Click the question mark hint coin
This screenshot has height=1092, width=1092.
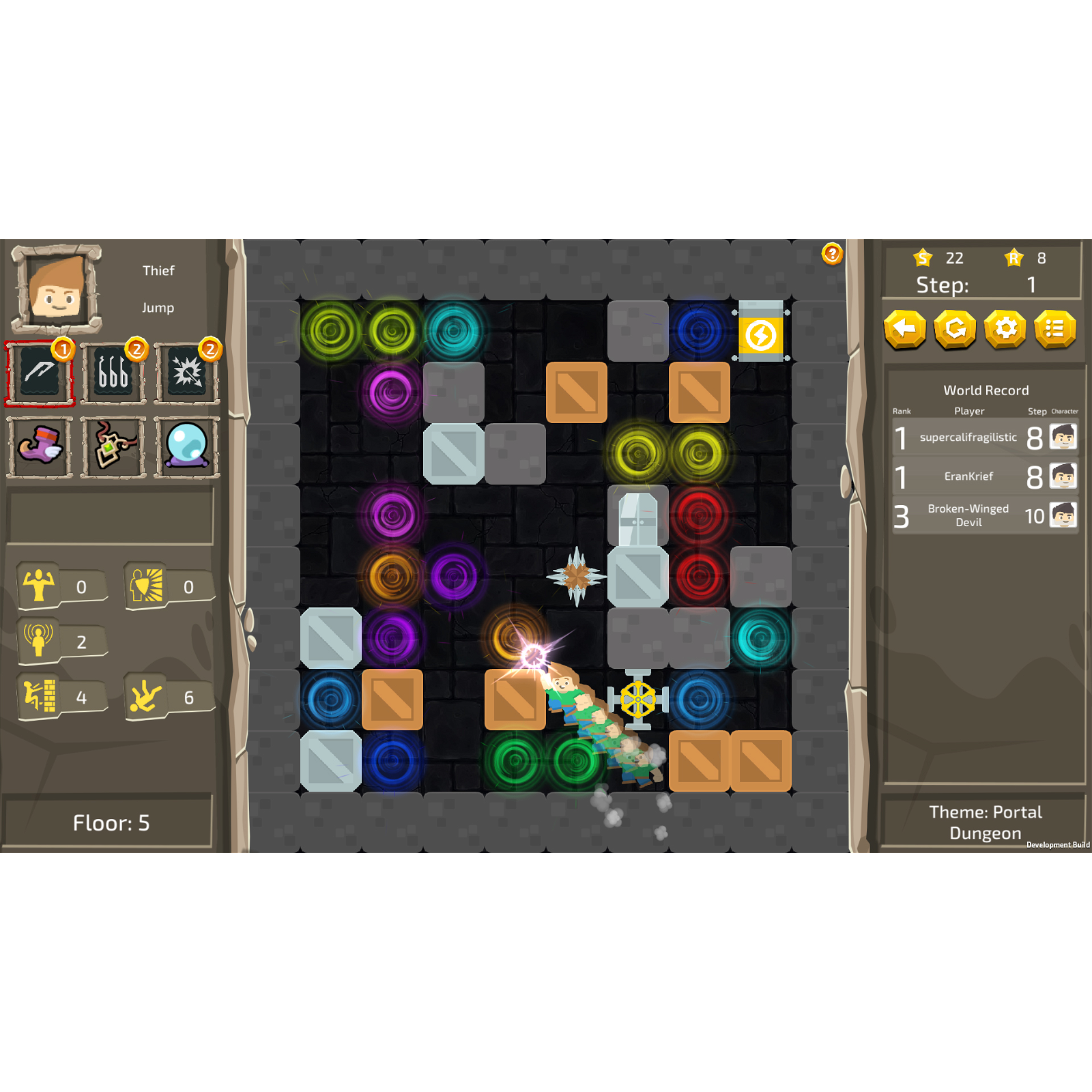[831, 253]
